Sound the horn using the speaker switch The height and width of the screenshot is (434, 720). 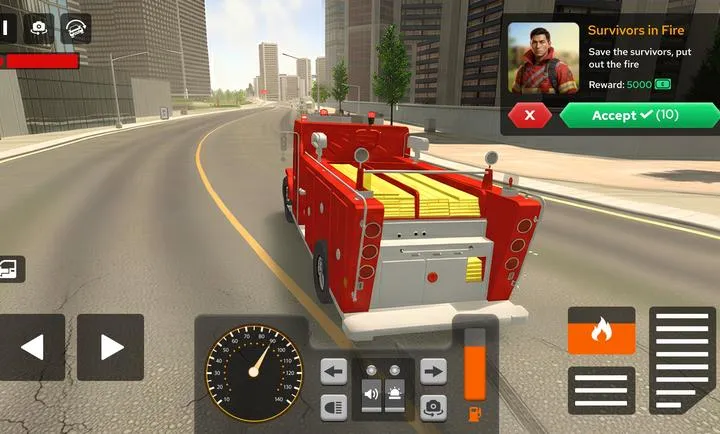371,392
